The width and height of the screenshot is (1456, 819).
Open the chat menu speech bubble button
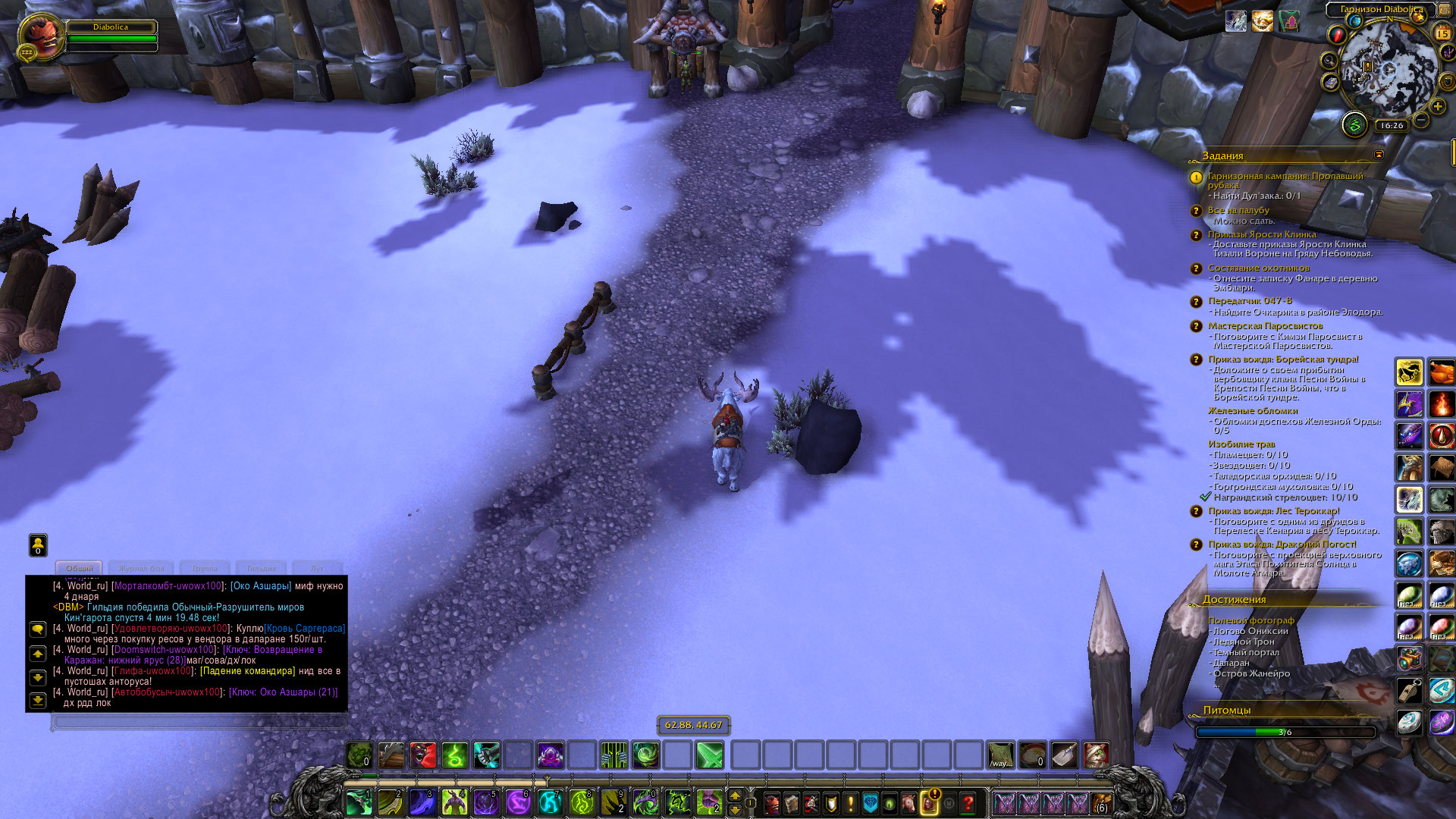tap(38, 629)
